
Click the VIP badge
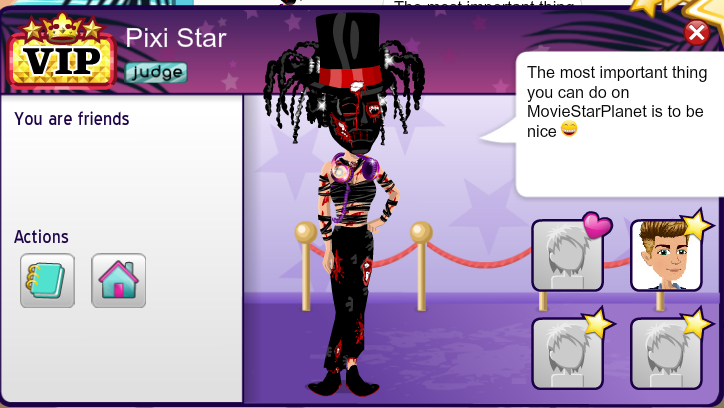pyautogui.click(x=62, y=58)
